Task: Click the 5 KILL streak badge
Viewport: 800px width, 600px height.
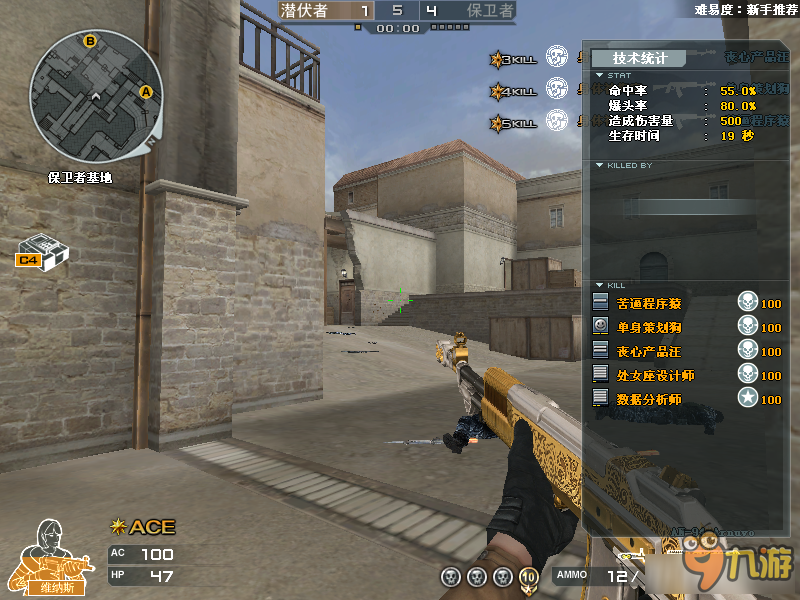Action: (514, 124)
